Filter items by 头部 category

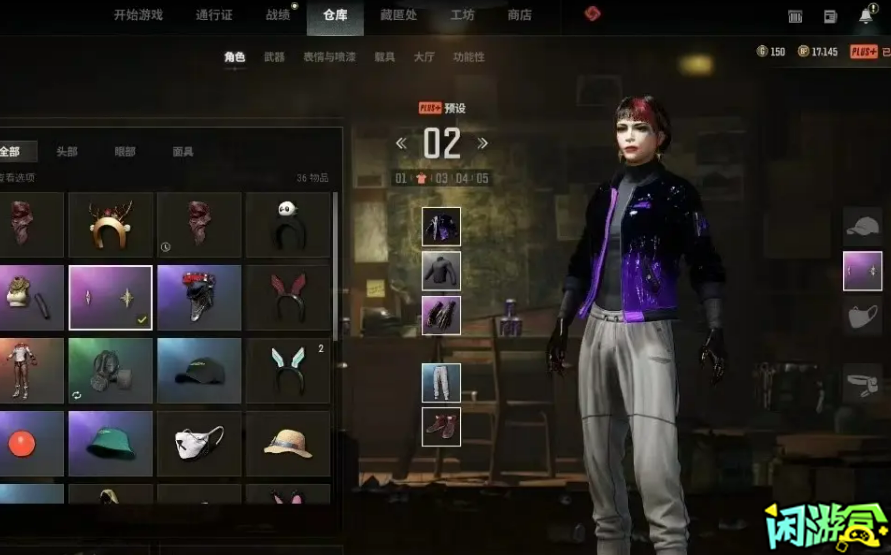coord(67,152)
